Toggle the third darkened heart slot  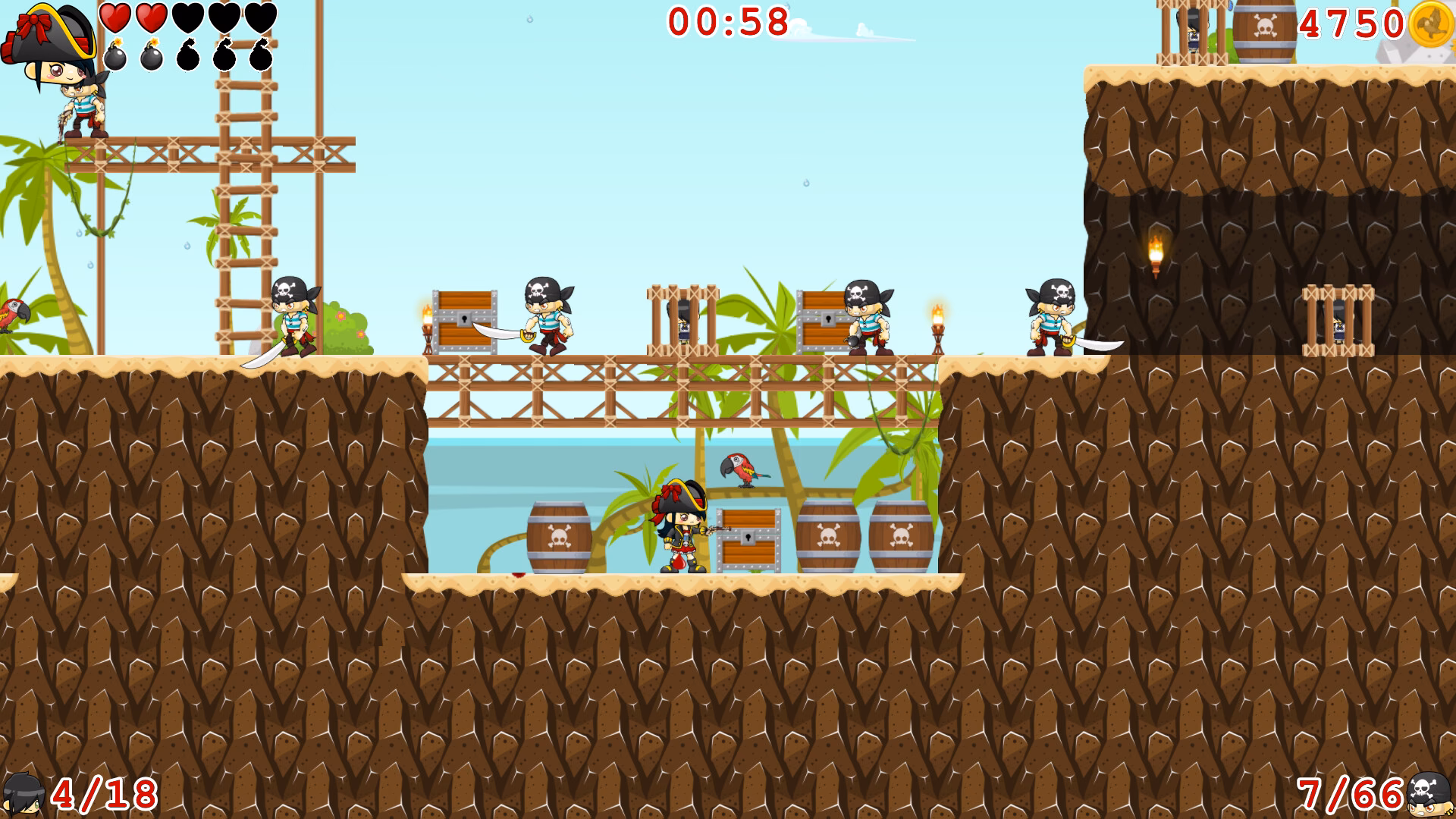[187, 17]
